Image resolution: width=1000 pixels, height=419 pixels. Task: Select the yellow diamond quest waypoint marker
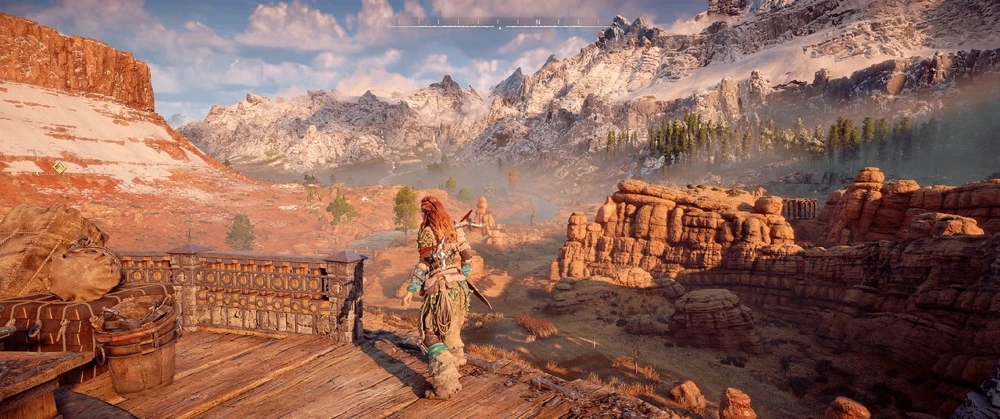pyautogui.click(x=59, y=167)
